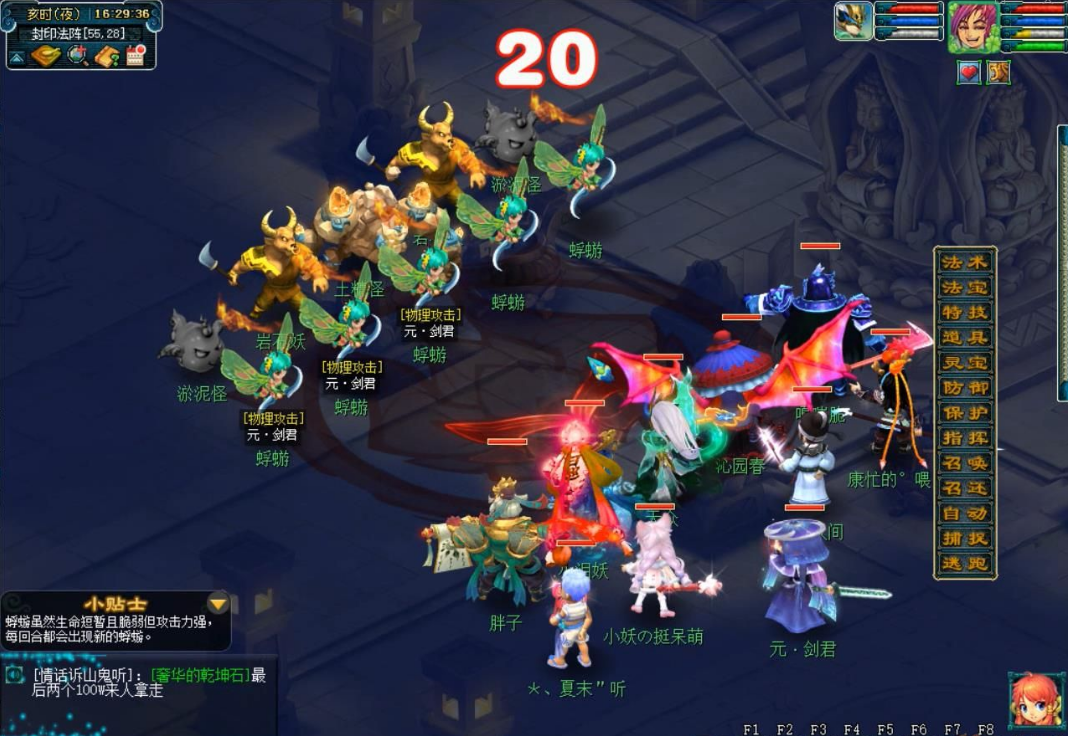Viewport: 1068px width, 736px height.
Task: Activate the 自动 auto-battle command
Action: click(964, 513)
